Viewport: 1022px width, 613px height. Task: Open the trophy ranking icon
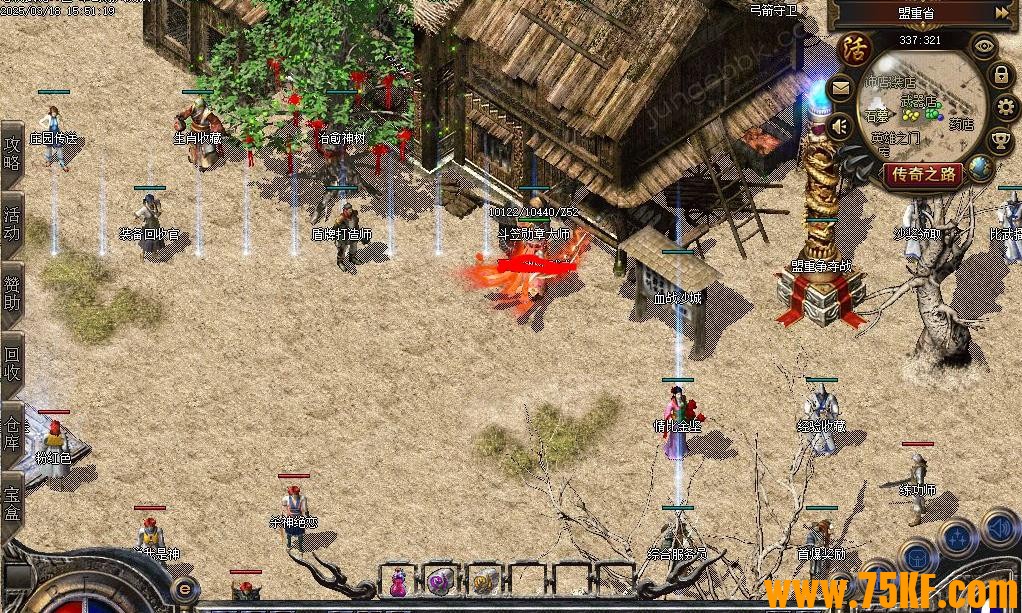(x=1001, y=138)
